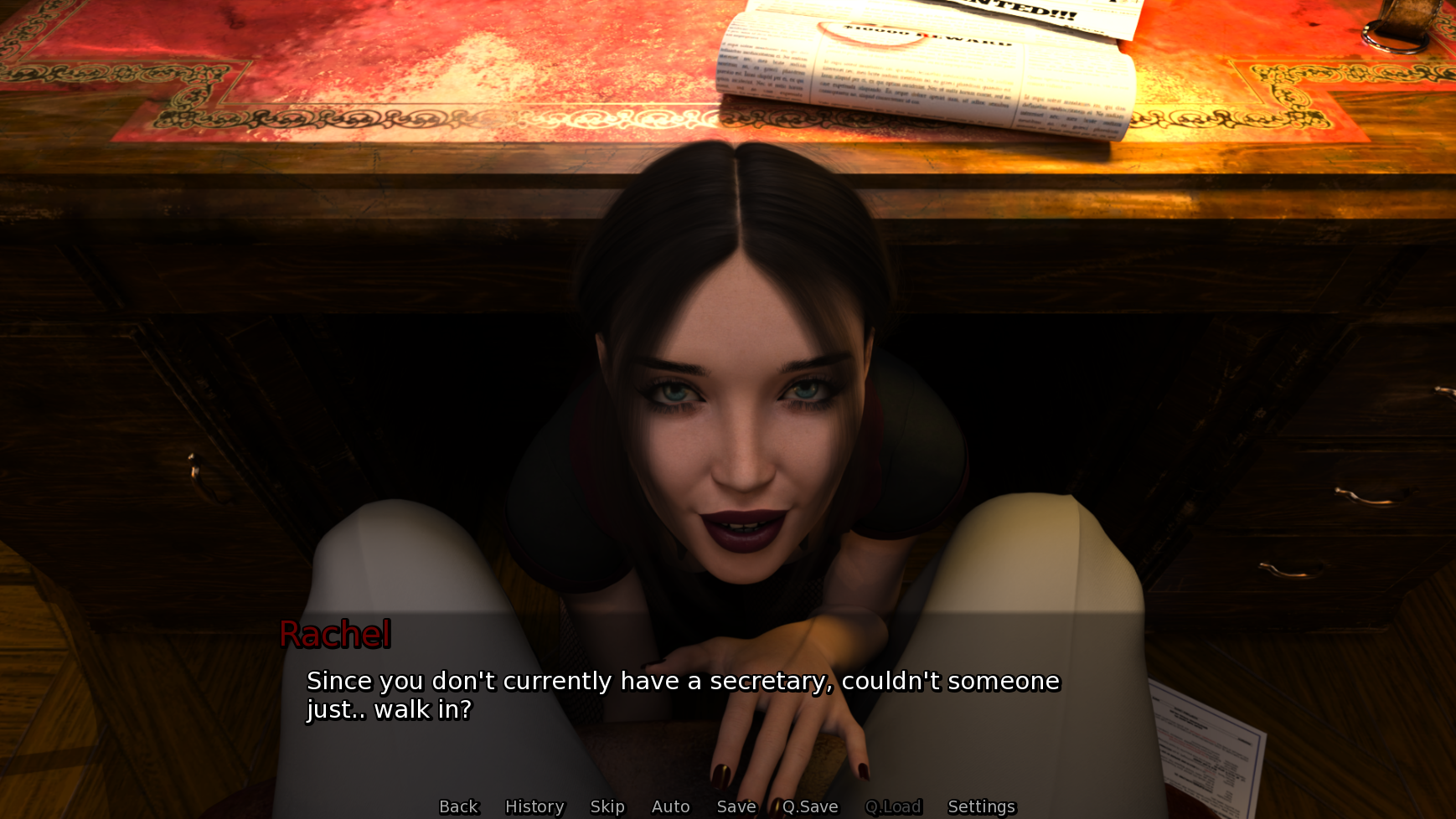Screen dimensions: 1456x819
Task: Enable Auto advance for dialogue
Action: [x=670, y=806]
